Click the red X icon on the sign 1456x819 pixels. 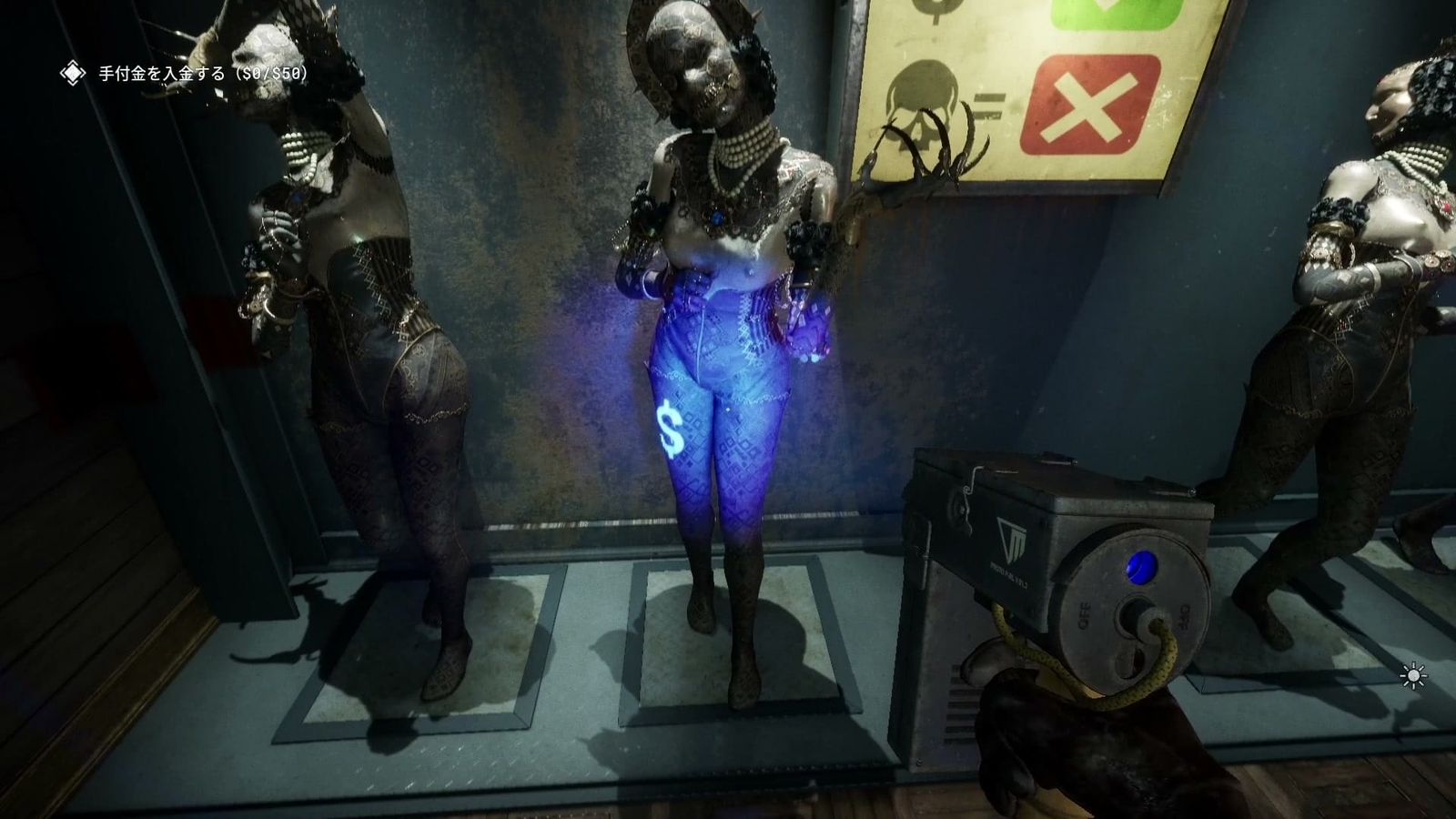point(1092,105)
